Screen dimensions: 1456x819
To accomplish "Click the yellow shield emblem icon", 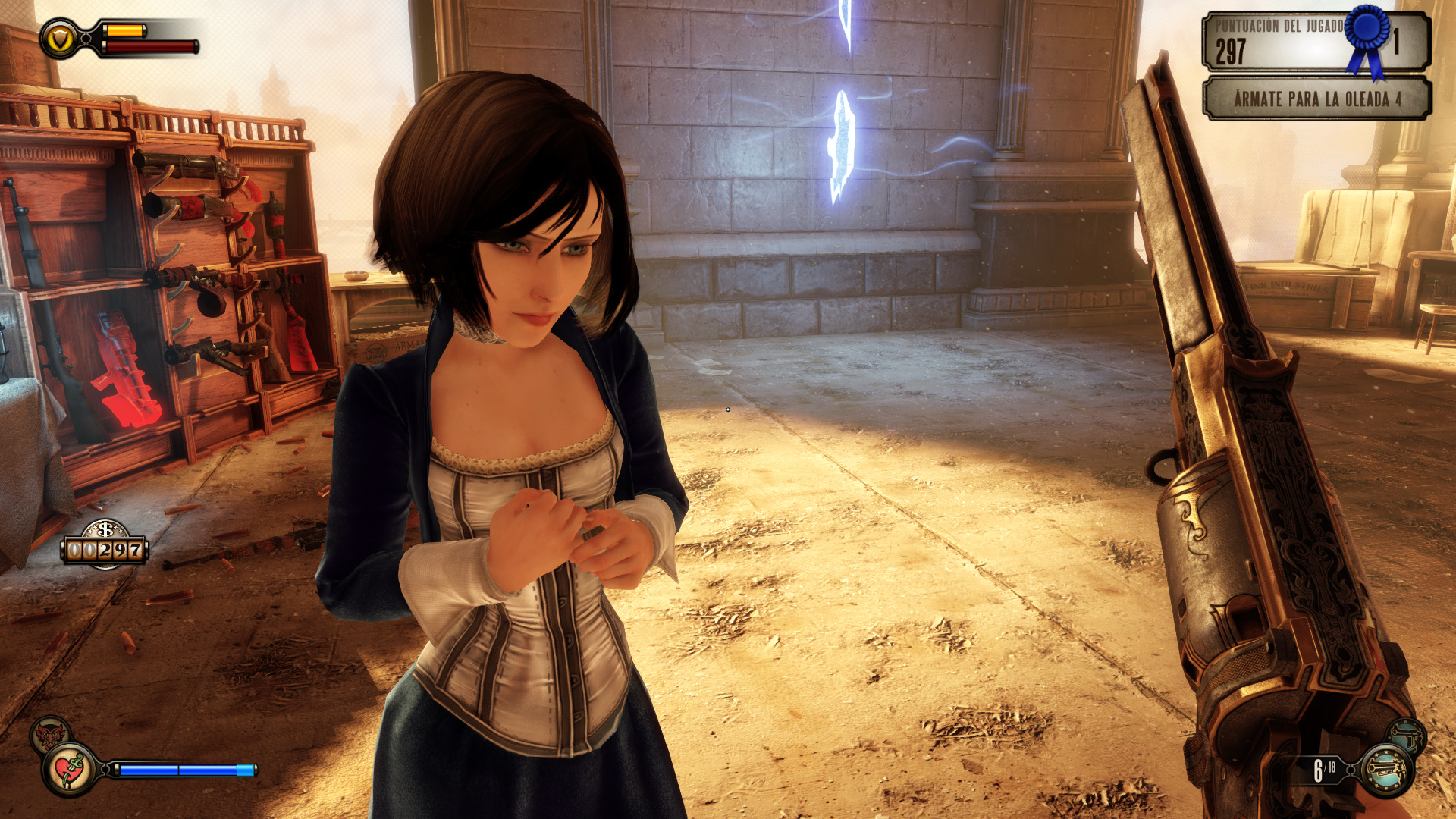I will tap(59, 39).
